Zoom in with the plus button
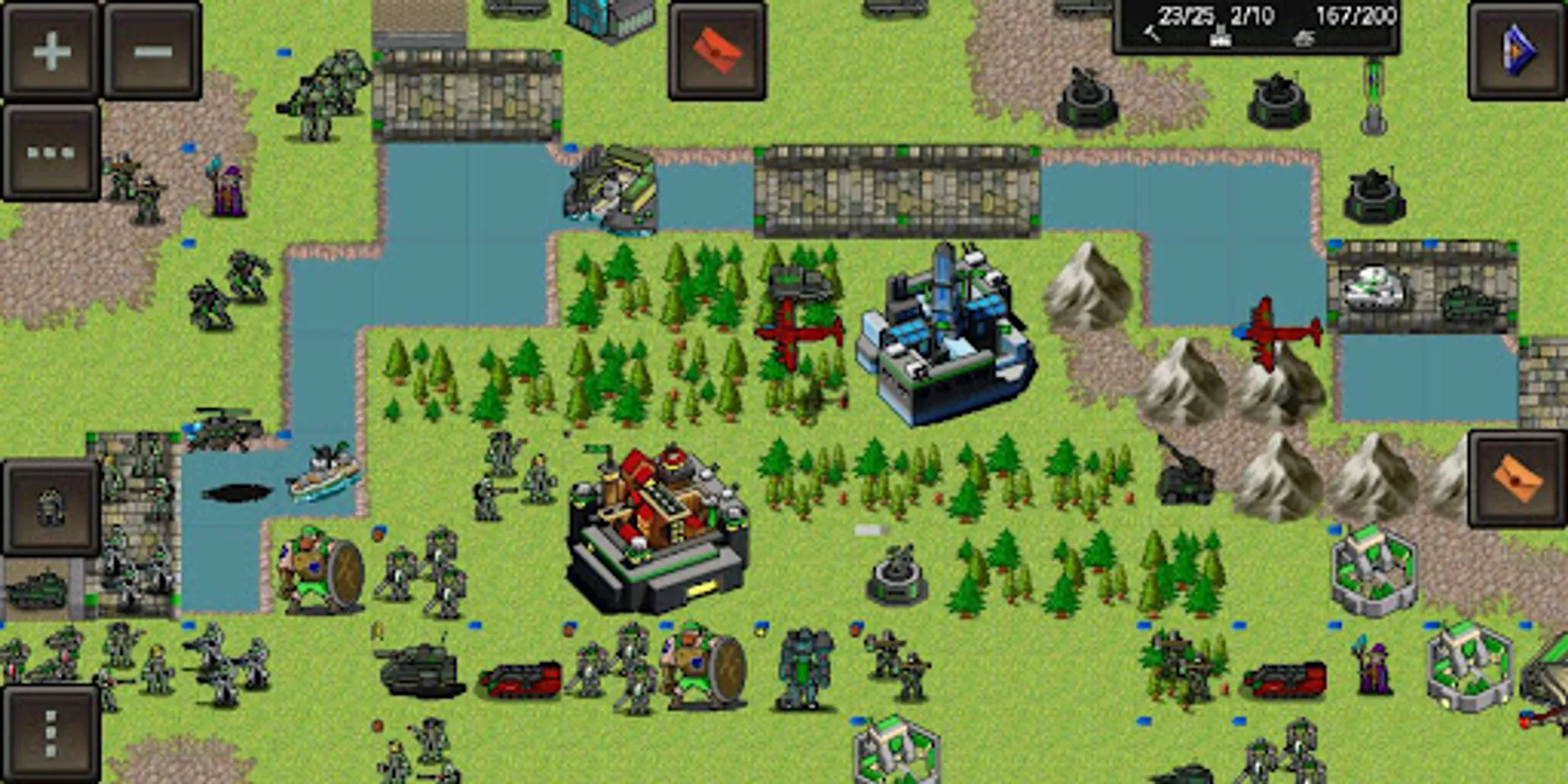This screenshot has width=1568, height=784. pos(48,50)
